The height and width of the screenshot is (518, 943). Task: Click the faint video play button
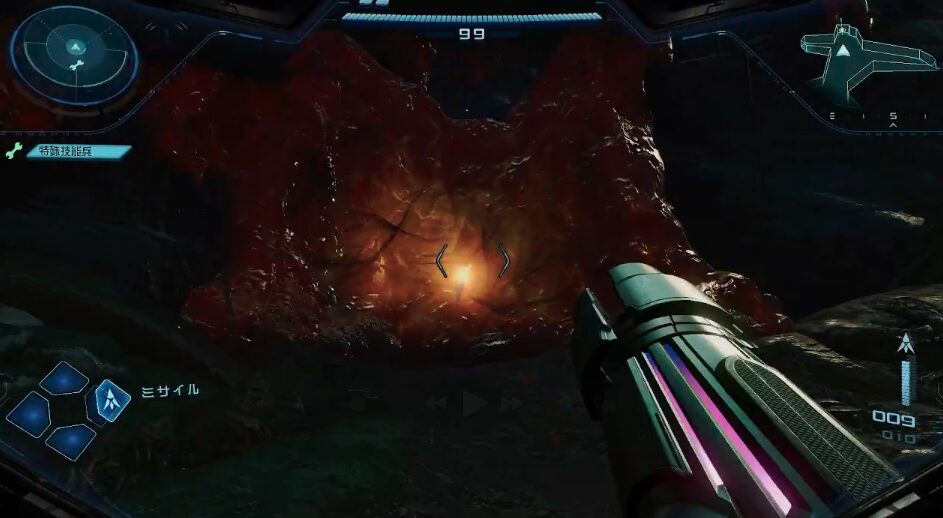(472, 403)
